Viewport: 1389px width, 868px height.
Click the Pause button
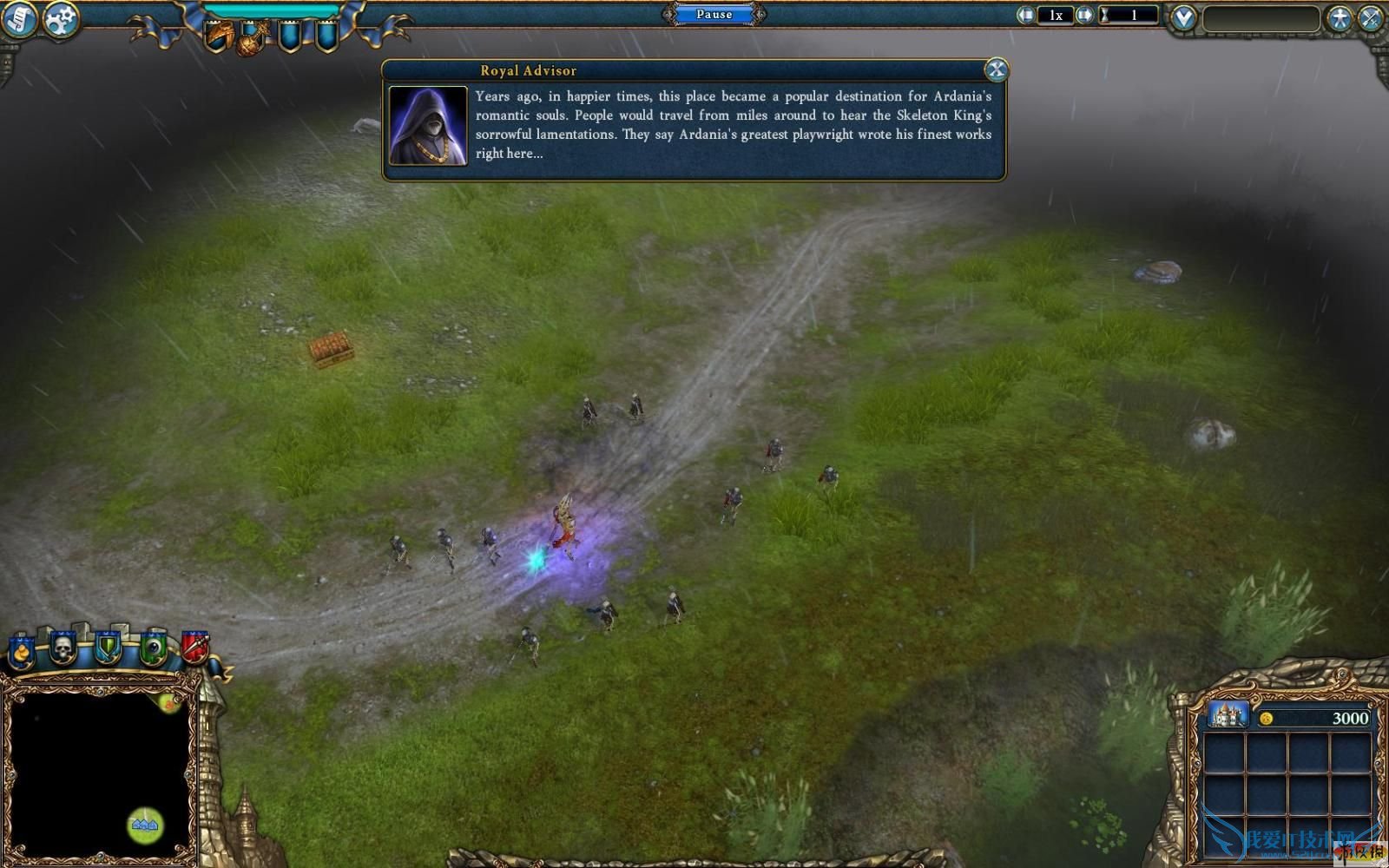click(714, 14)
